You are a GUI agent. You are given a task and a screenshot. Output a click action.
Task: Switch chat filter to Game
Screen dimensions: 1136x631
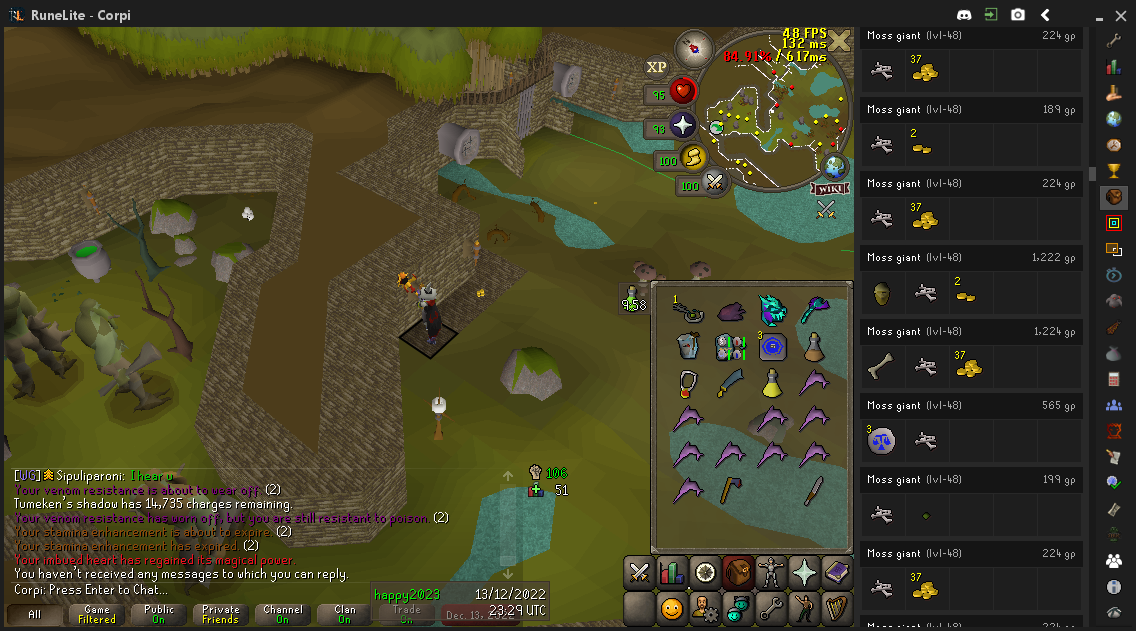(97, 614)
